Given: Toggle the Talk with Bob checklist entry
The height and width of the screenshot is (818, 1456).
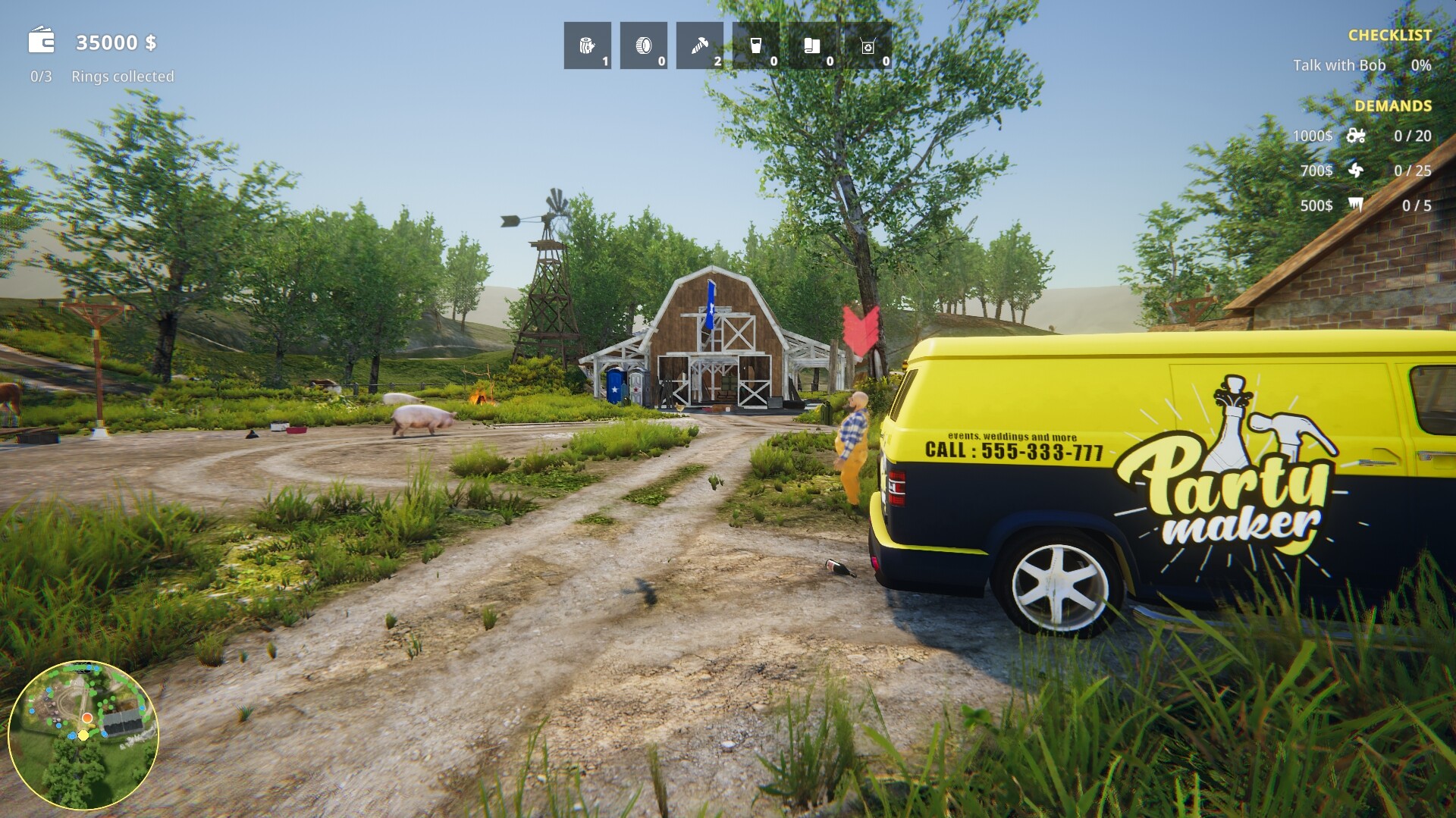Looking at the screenshot, I should coord(1339,66).
